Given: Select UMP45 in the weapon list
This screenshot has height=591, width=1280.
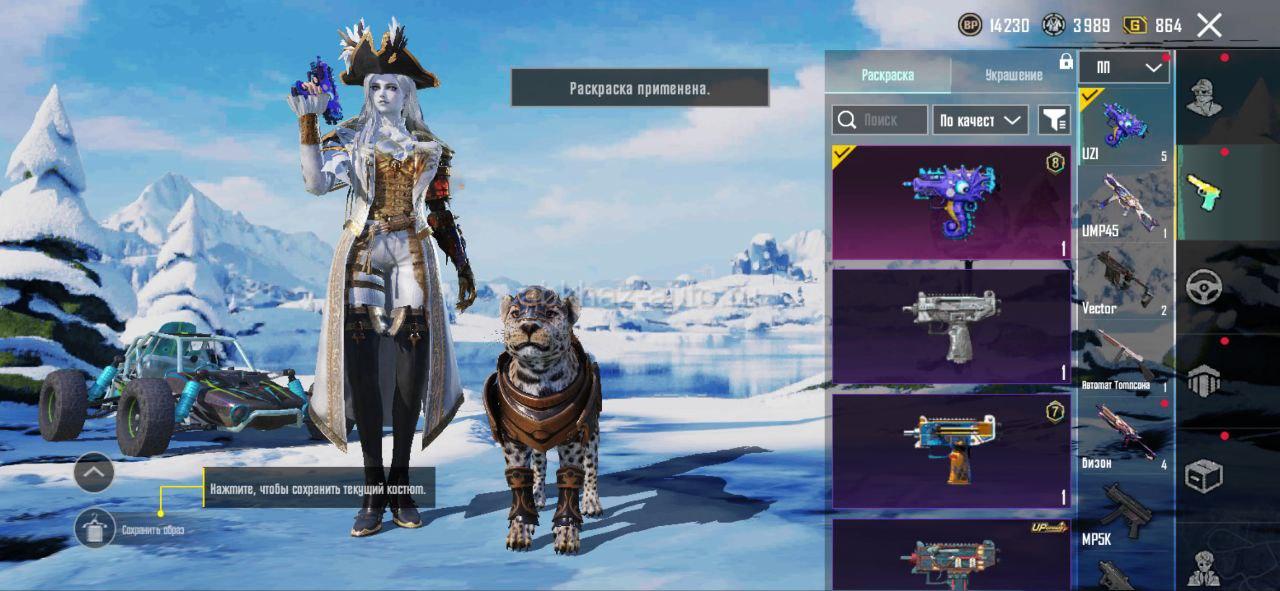Looking at the screenshot, I should [1125, 205].
